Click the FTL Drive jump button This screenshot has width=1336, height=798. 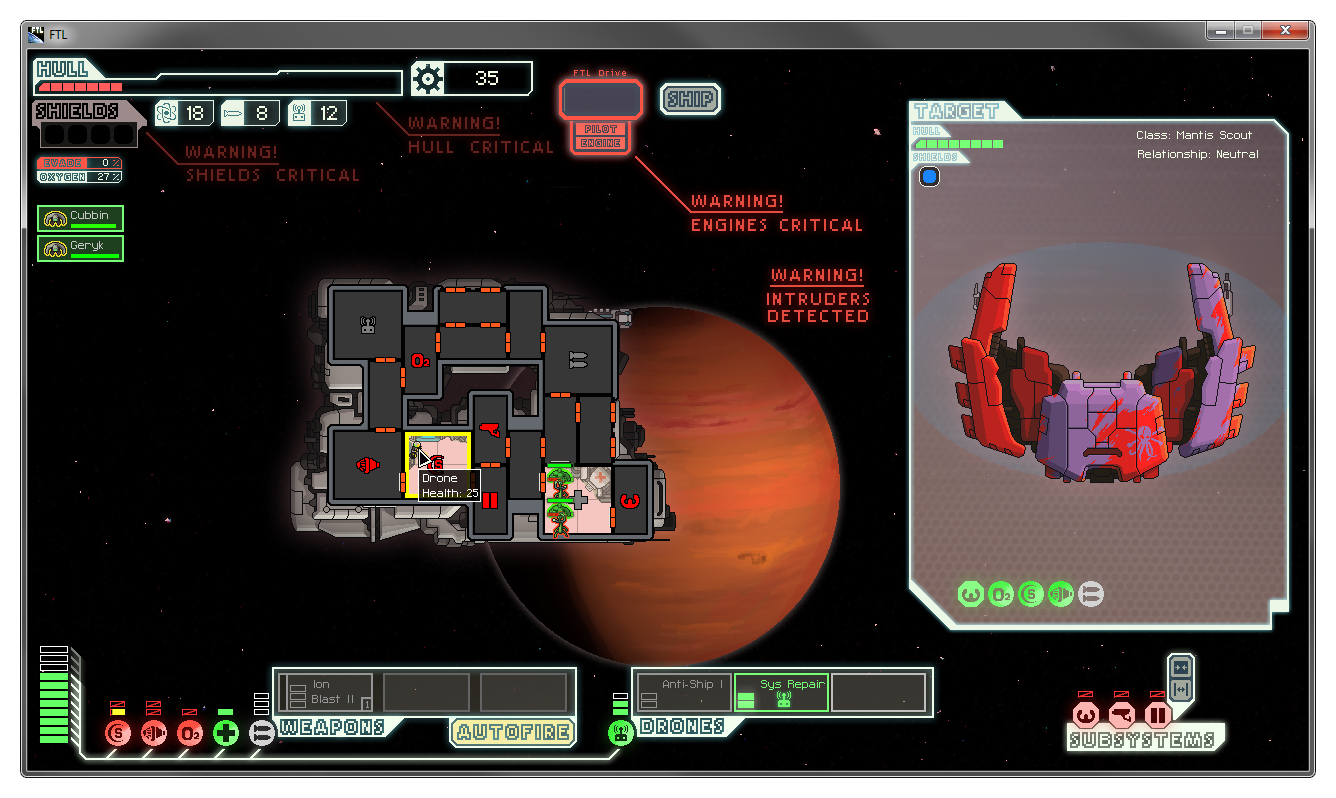pos(601,100)
